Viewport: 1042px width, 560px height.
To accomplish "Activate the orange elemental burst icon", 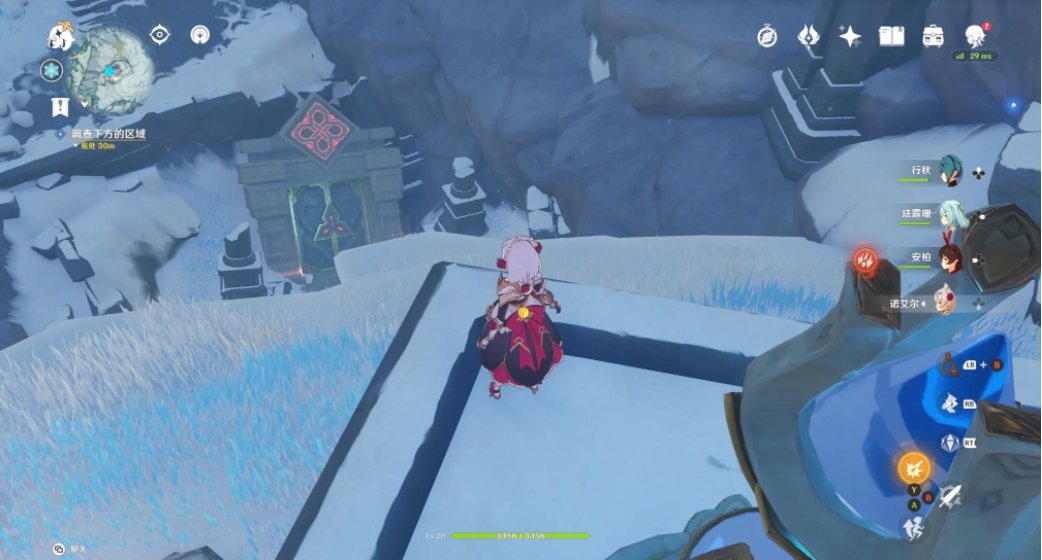I will [913, 467].
